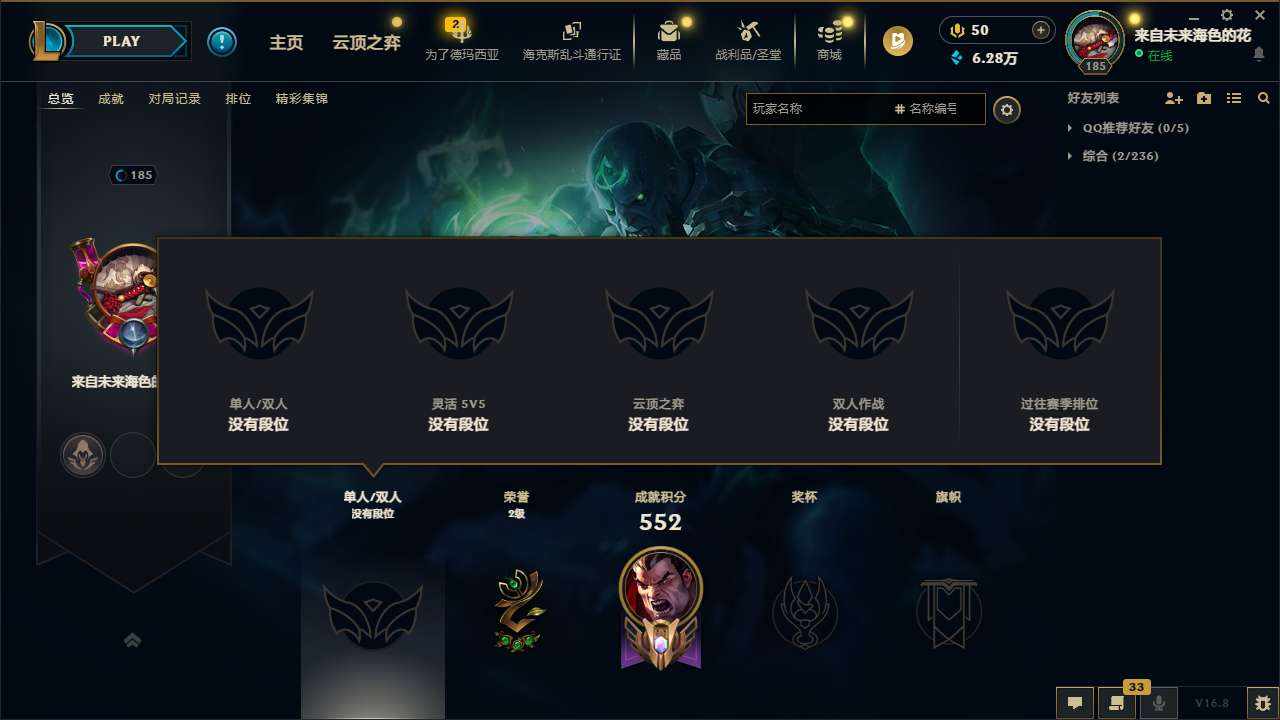Collapse the profile banner with the chevron arrow
The height and width of the screenshot is (720, 1280).
[x=133, y=640]
